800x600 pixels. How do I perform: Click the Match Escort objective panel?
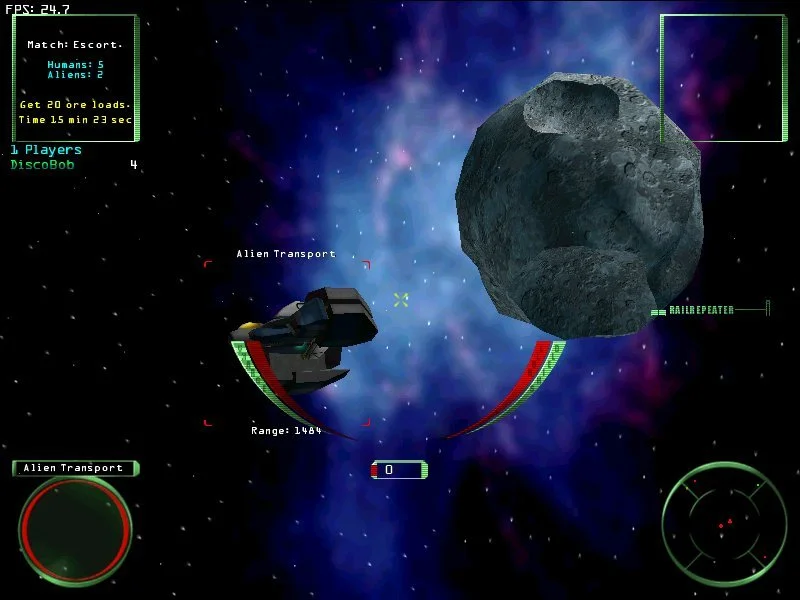(x=75, y=77)
